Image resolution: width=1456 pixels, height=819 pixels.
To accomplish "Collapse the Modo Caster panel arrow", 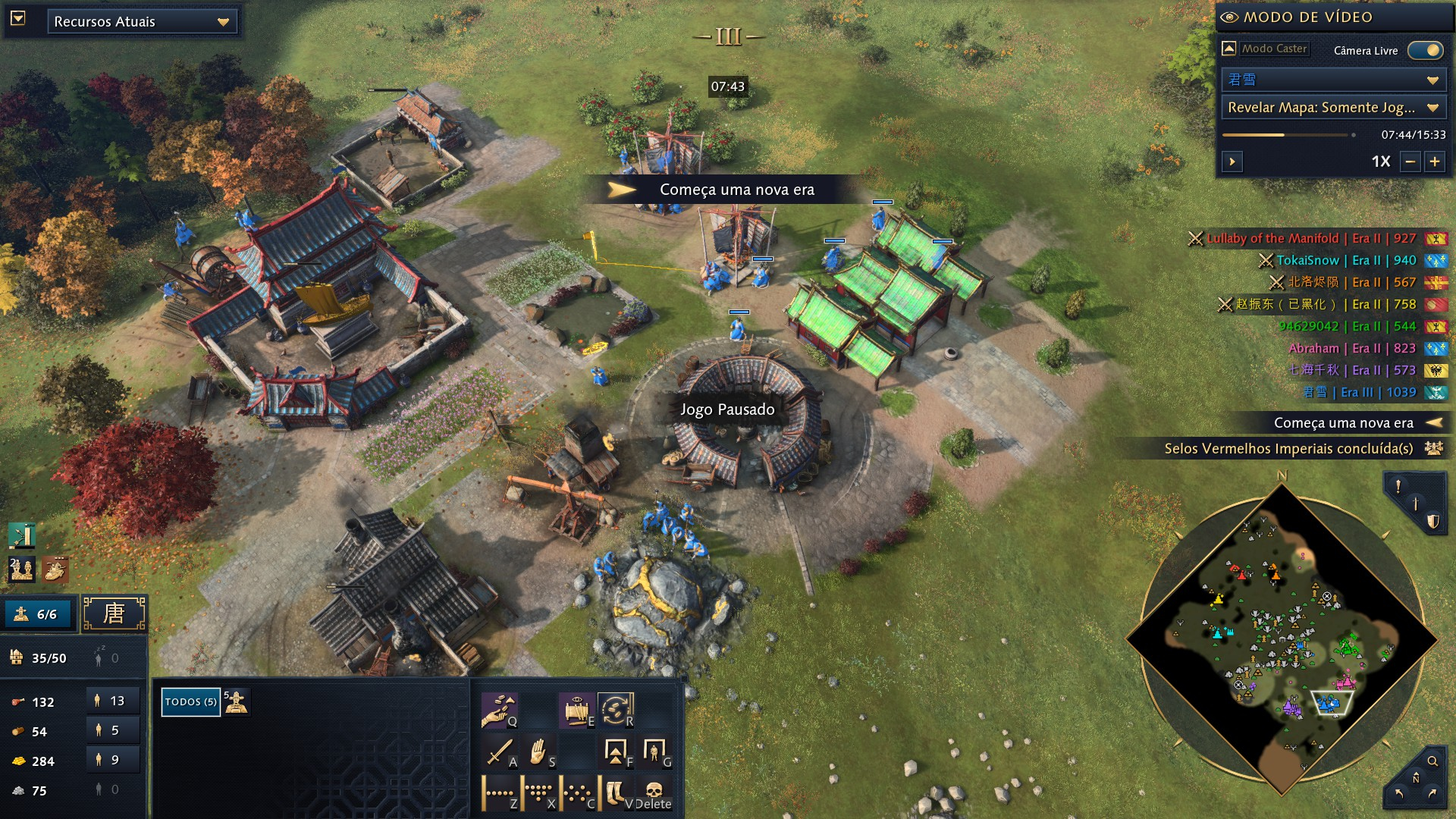I will pyautogui.click(x=1229, y=49).
